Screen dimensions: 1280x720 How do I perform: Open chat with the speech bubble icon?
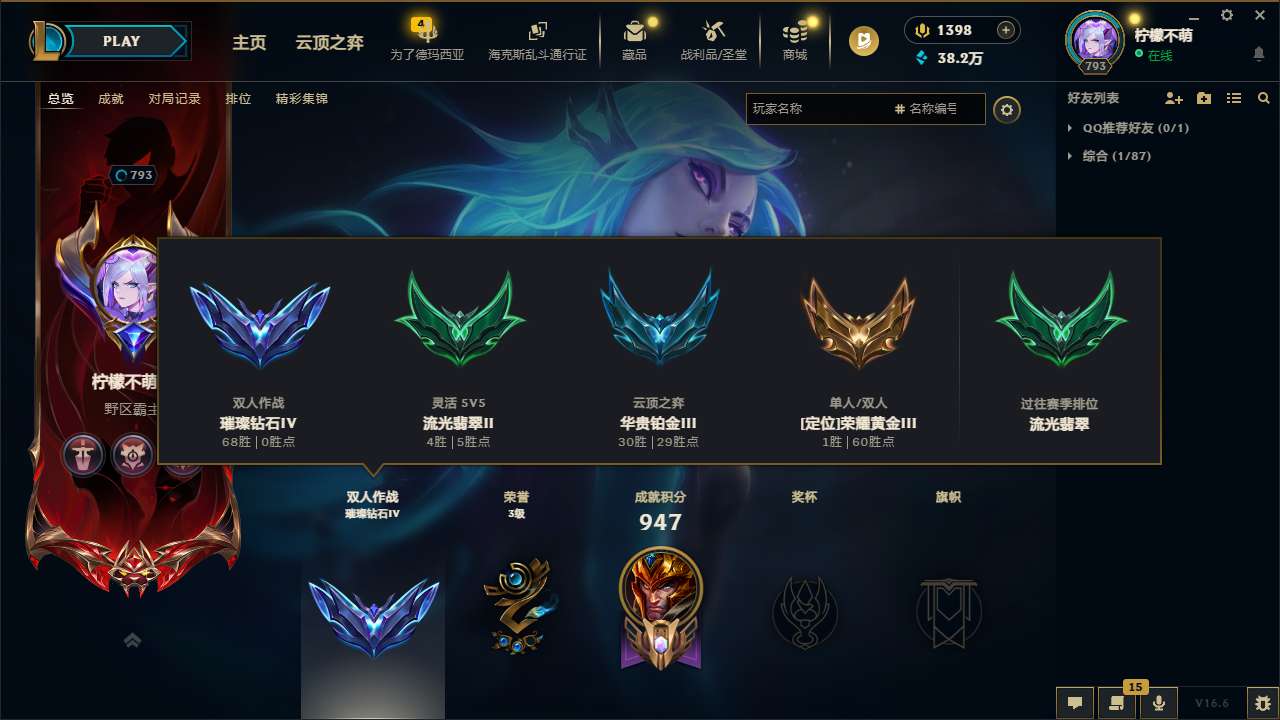[x=1073, y=703]
